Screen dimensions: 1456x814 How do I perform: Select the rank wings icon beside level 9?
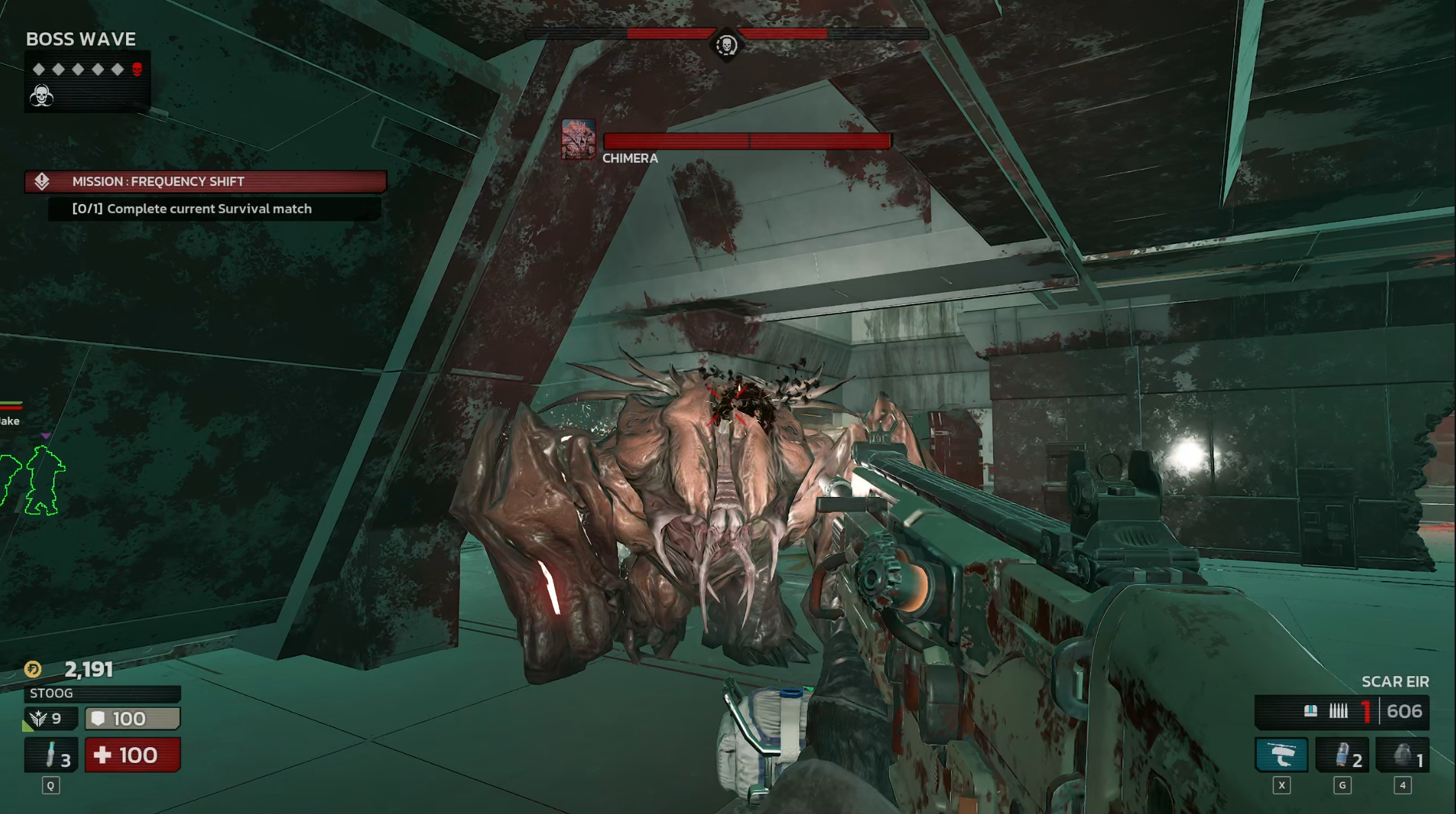39,718
